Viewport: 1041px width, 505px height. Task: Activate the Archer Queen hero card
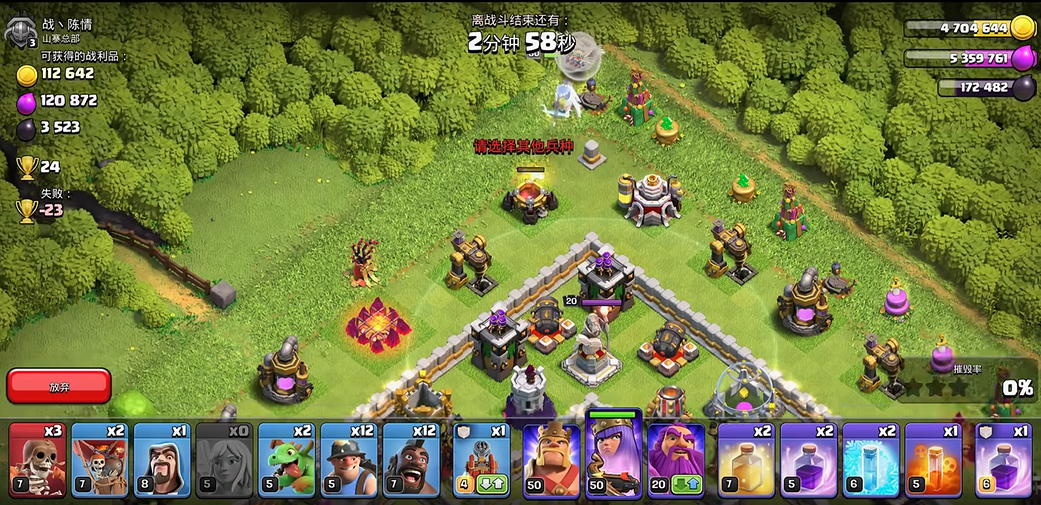[613, 458]
